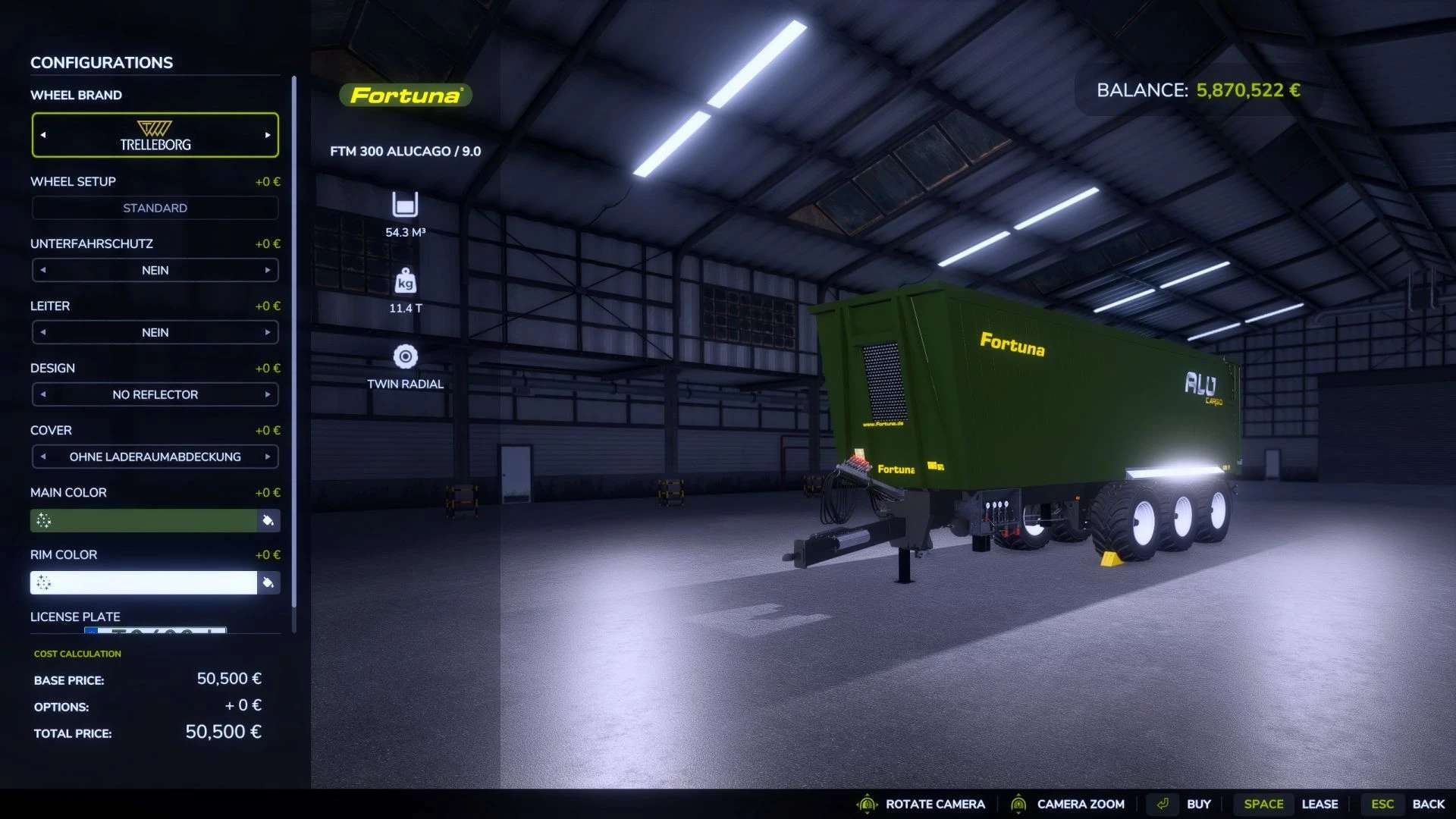
Task: Open the green main color swatch
Action: (x=144, y=520)
